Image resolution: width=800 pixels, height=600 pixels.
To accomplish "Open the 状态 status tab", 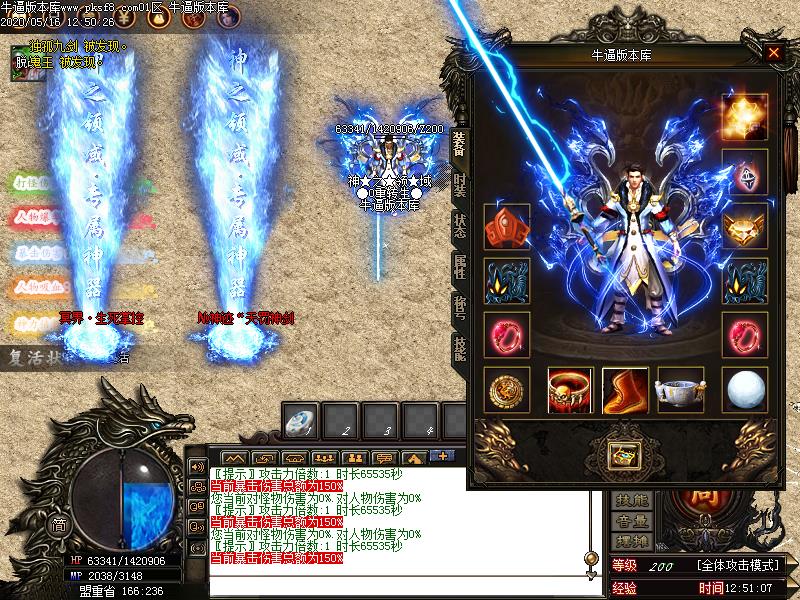I will 459,225.
